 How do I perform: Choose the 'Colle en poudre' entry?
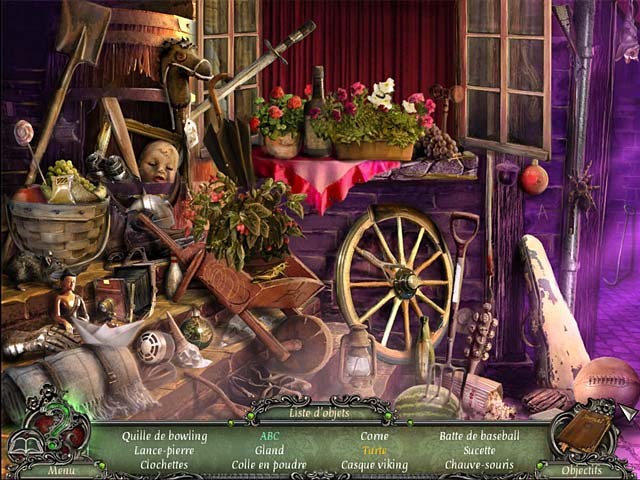(x=269, y=464)
